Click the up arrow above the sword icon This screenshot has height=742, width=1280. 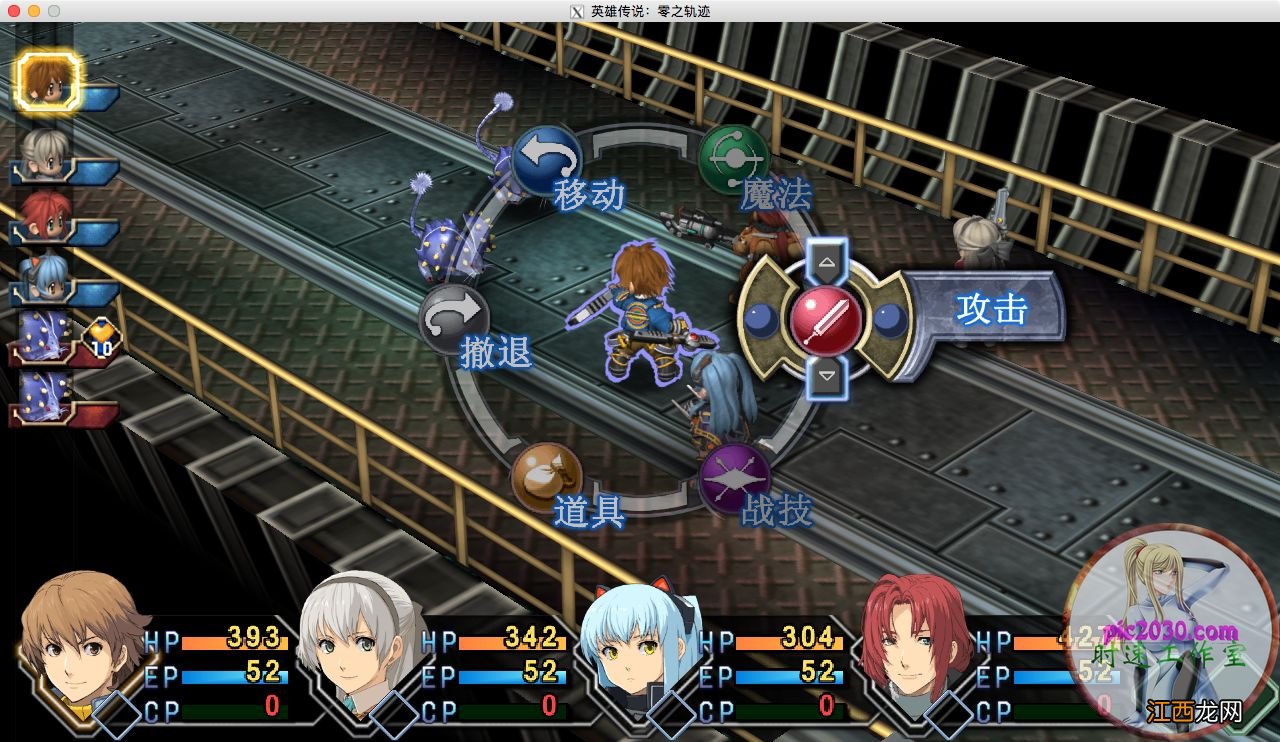826,263
